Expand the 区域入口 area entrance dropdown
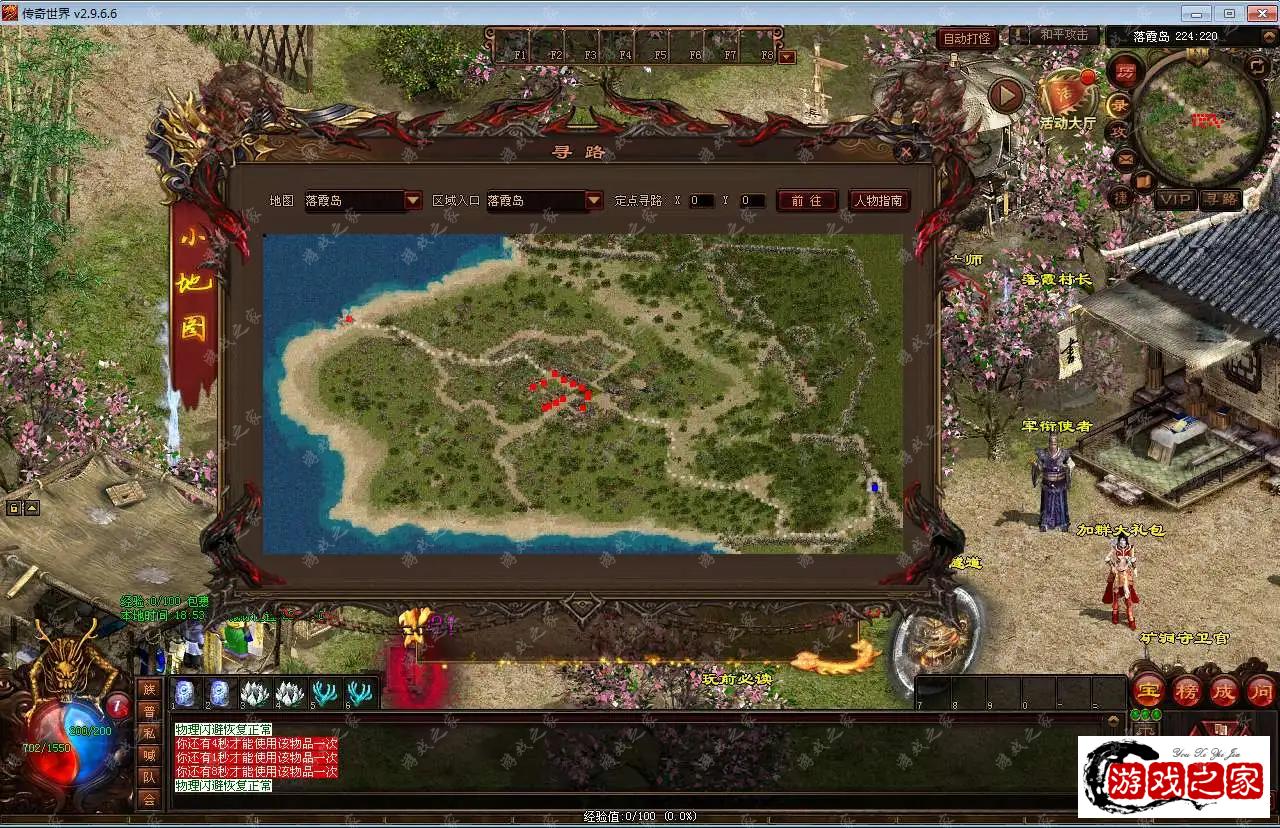Viewport: 1280px width, 828px height. 594,200
